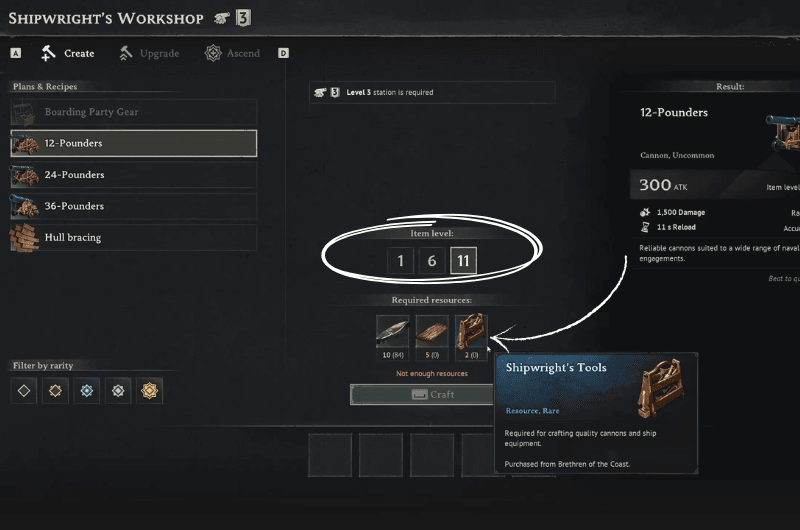The height and width of the screenshot is (530, 800).
Task: Pick the 36-Pounders recipe
Action: click(133, 206)
